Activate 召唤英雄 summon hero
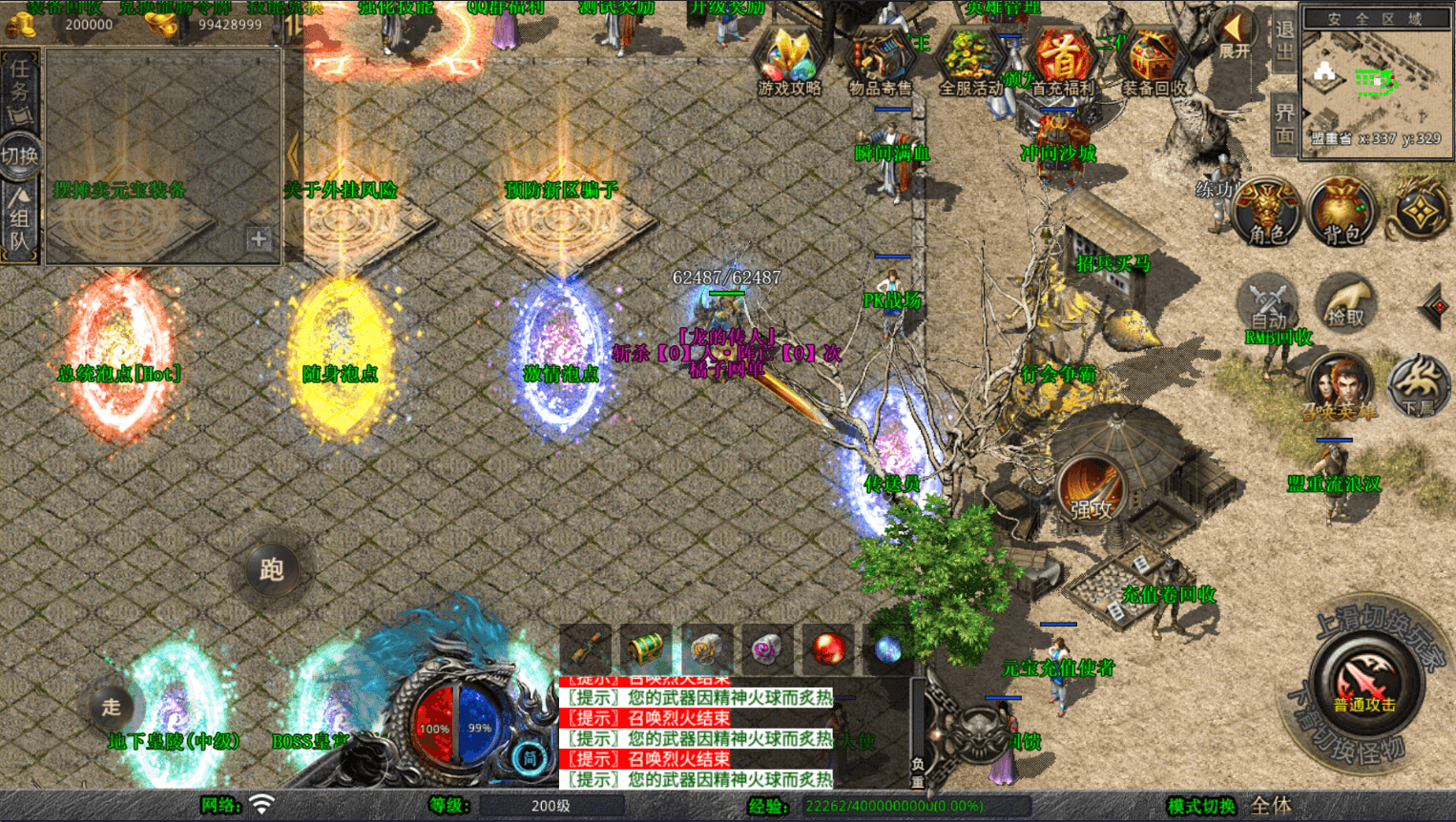This screenshot has height=822, width=1456. [x=1340, y=387]
